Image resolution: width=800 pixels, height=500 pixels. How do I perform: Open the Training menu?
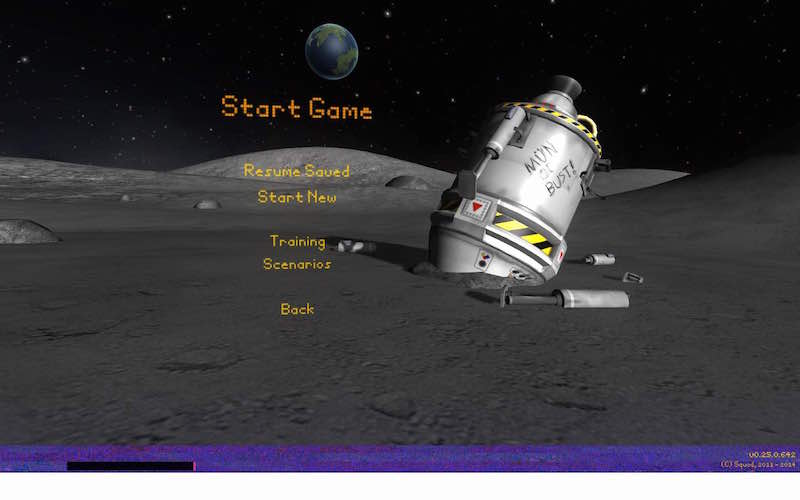tap(297, 241)
